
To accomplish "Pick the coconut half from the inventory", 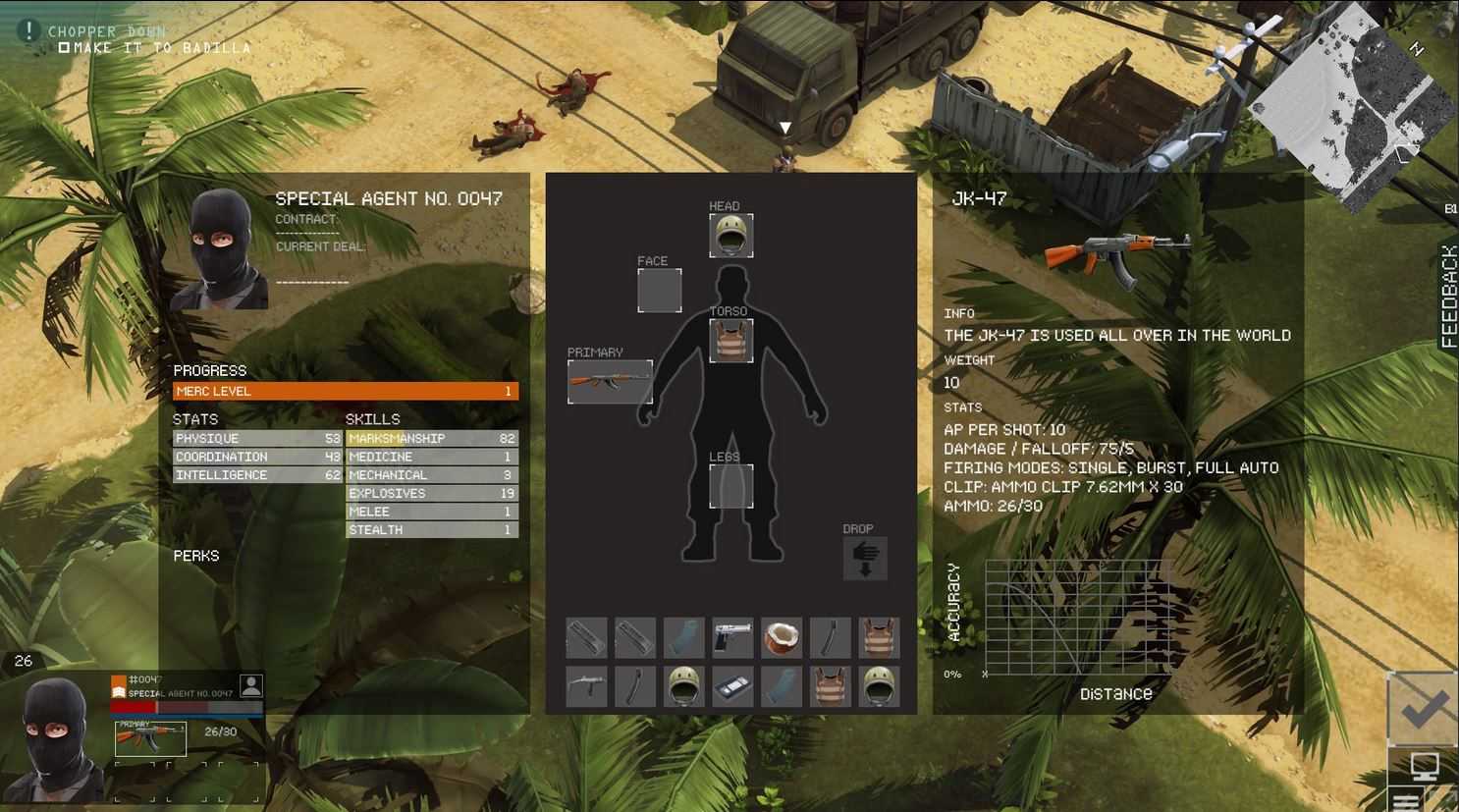I will (x=782, y=638).
